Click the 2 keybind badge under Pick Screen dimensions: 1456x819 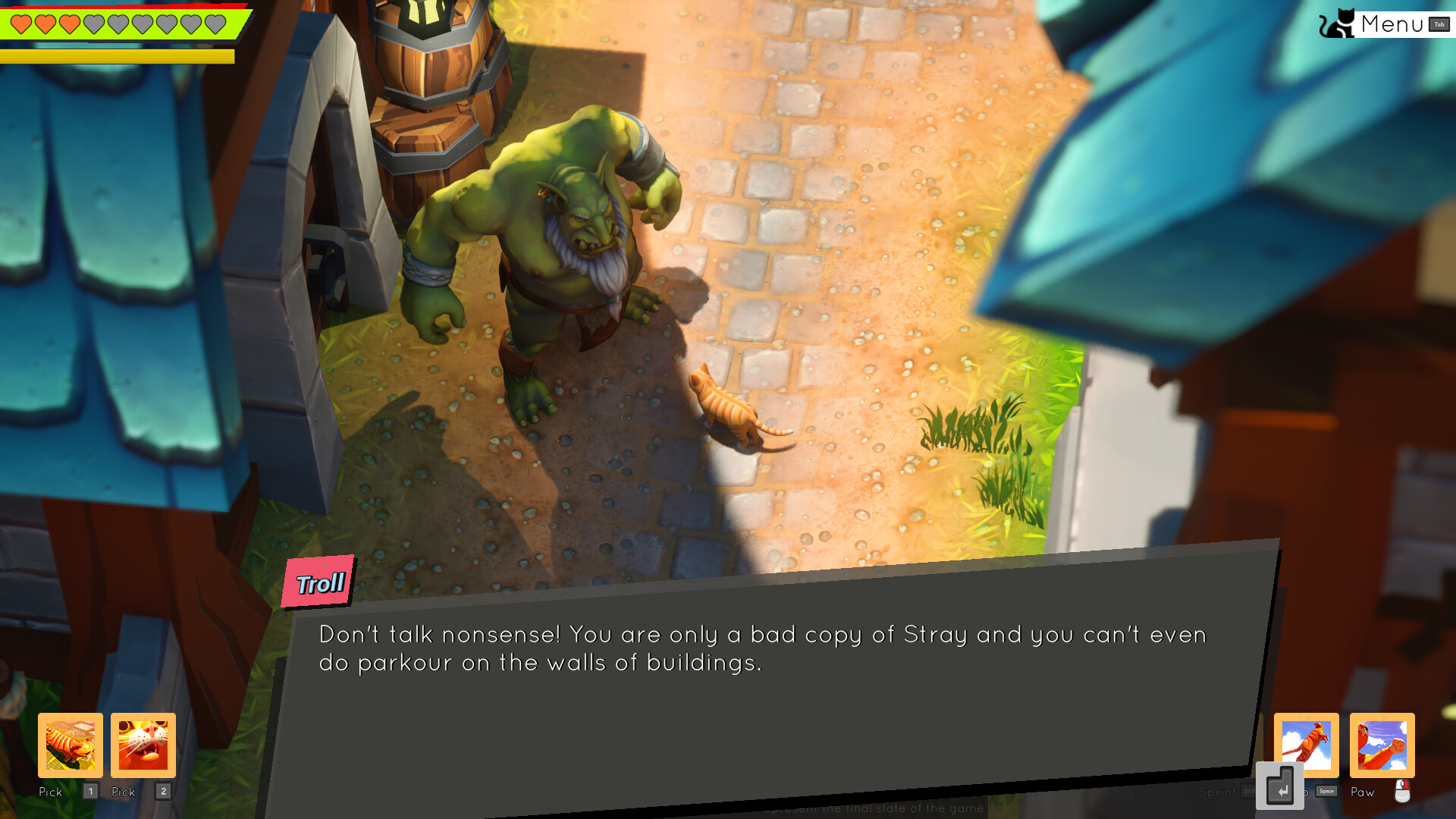click(163, 791)
